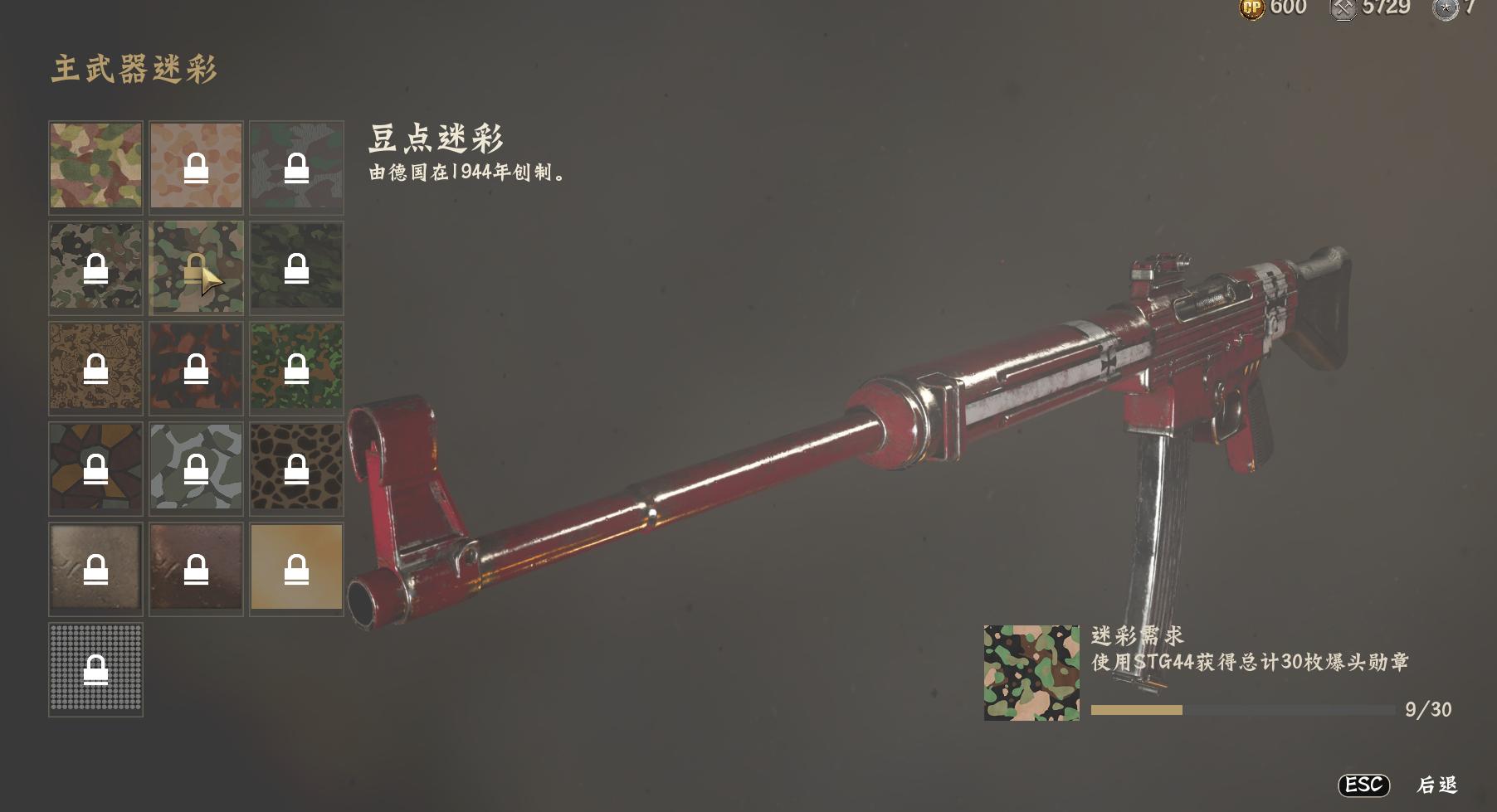
Task: Go back with the 后退 button
Action: [x=1436, y=785]
